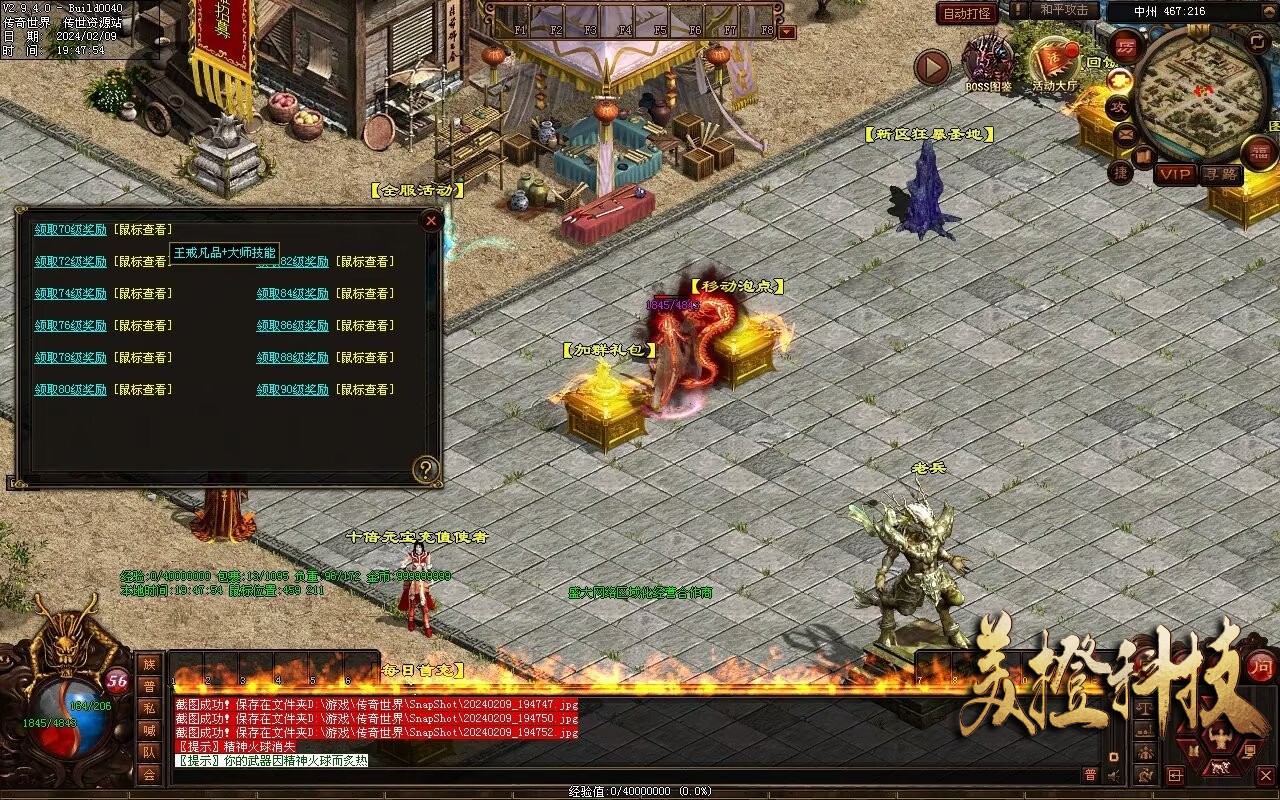
Task: Open the 活动大厅 event hall
Action: 1054,63
